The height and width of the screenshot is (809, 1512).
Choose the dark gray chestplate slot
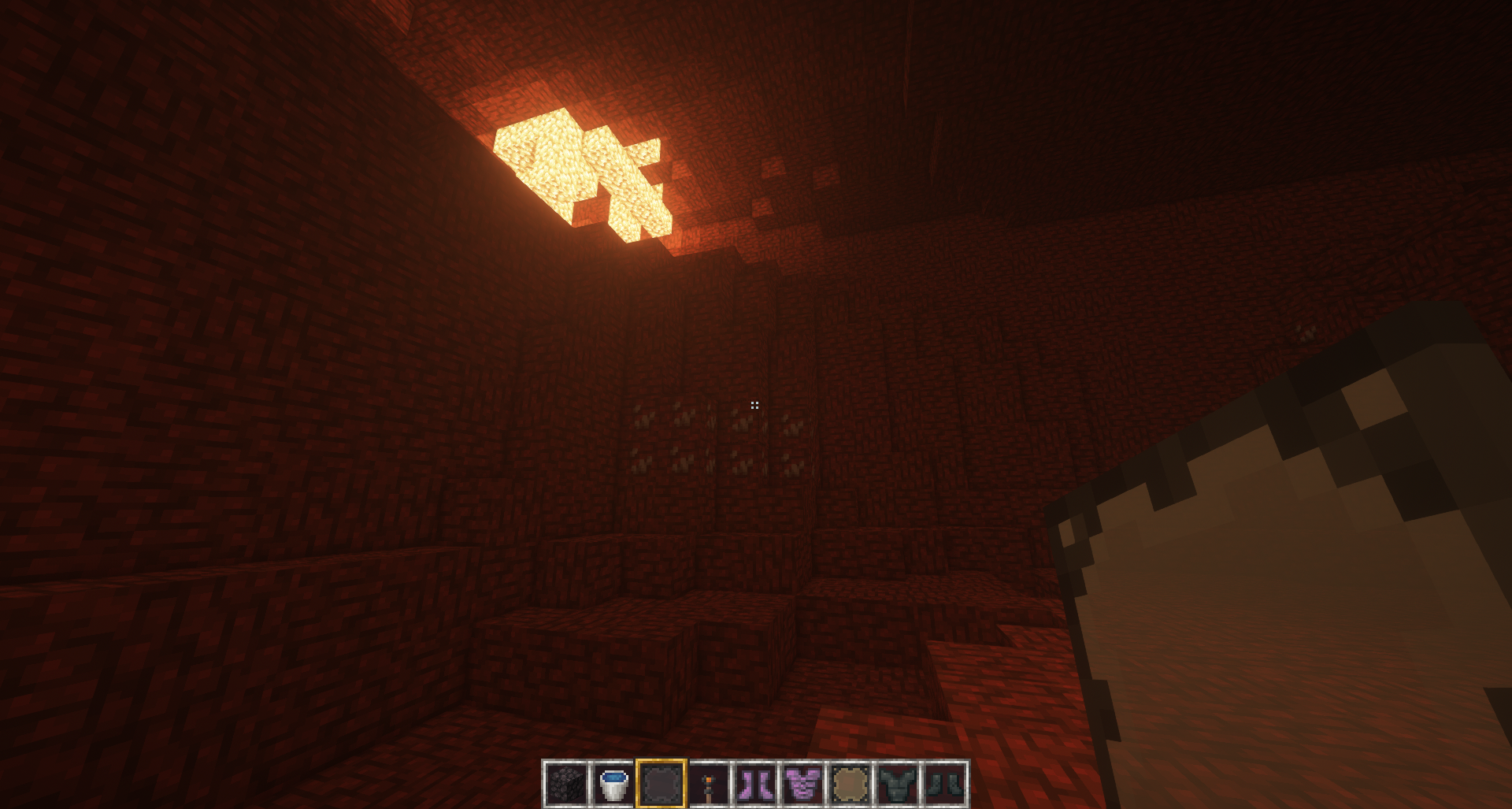pos(898,784)
